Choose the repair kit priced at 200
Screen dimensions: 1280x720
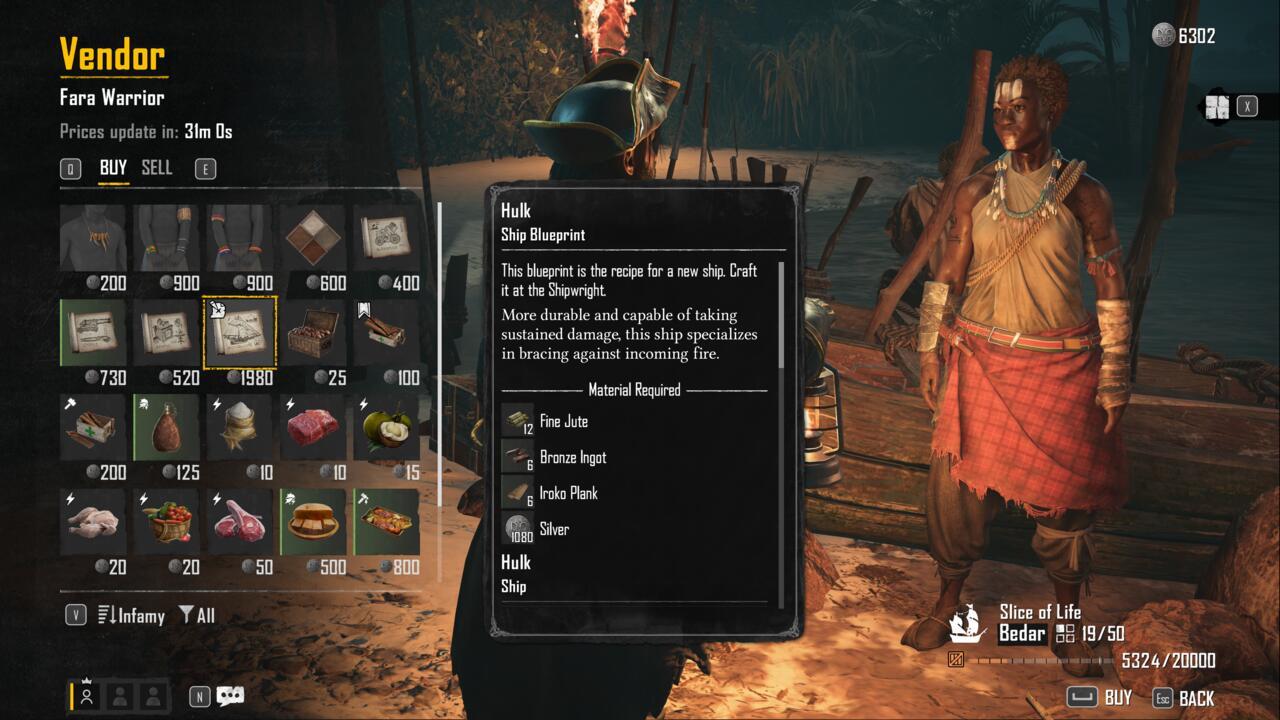[x=93, y=427]
